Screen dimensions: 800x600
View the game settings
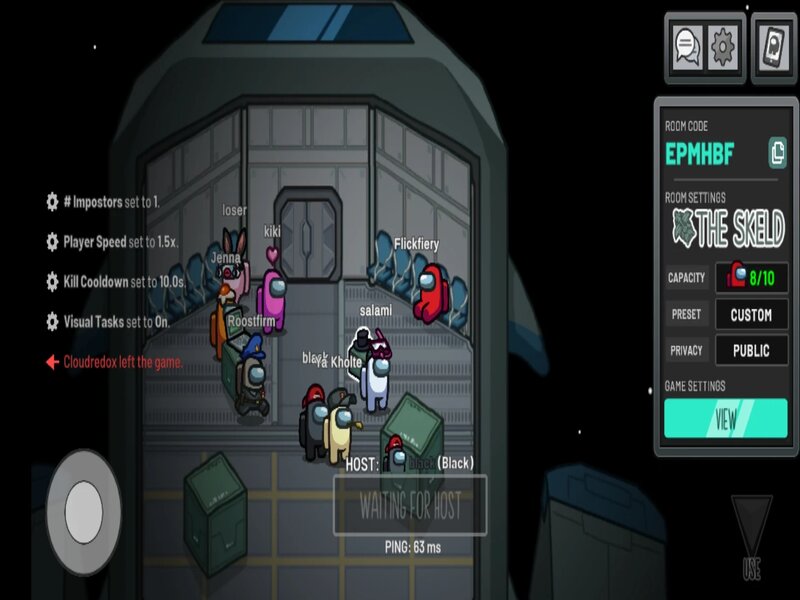point(725,418)
